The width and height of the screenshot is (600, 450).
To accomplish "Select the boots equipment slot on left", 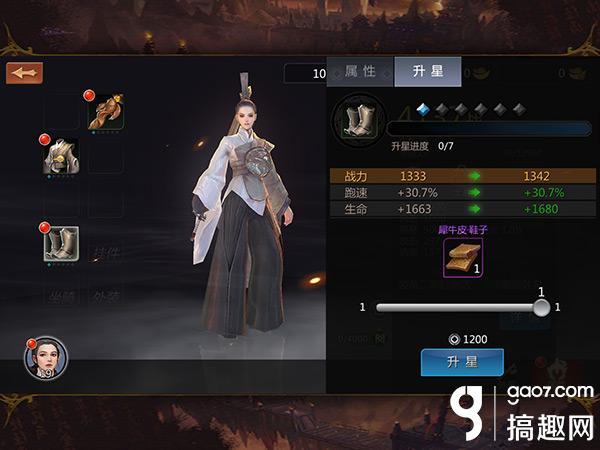I will 61,243.
